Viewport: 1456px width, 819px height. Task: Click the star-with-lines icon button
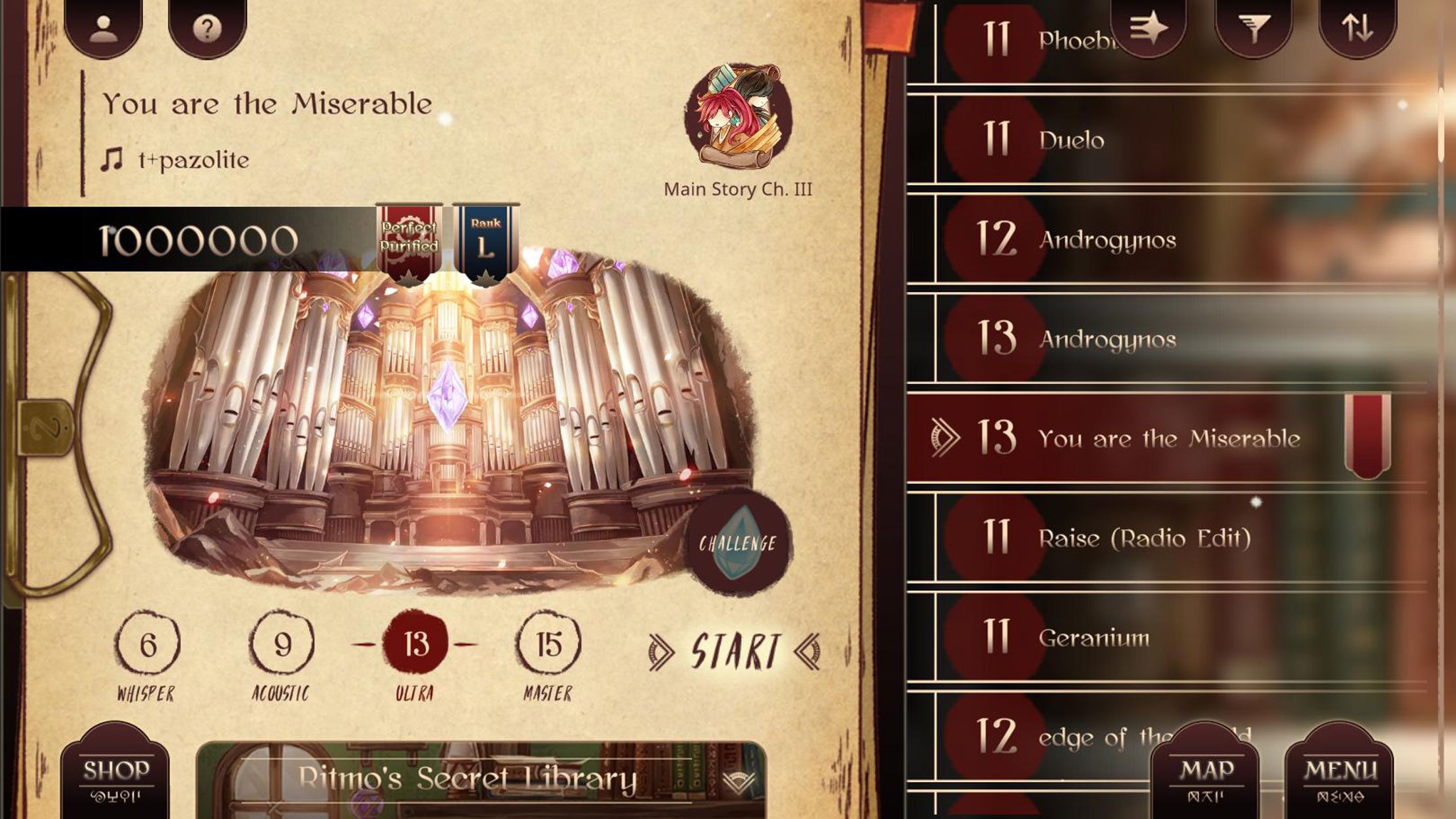click(x=1148, y=28)
